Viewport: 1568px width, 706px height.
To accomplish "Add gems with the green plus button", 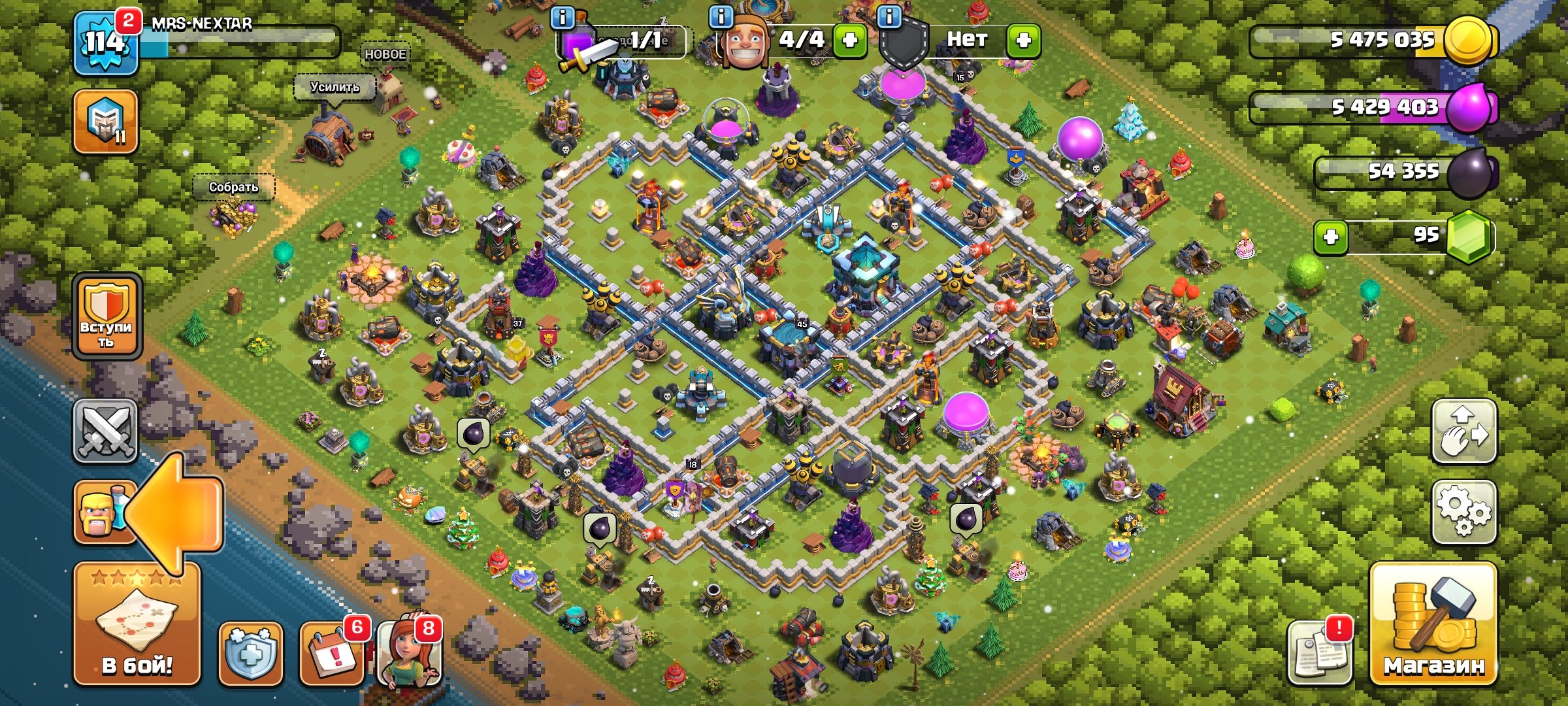I will 1331,236.
